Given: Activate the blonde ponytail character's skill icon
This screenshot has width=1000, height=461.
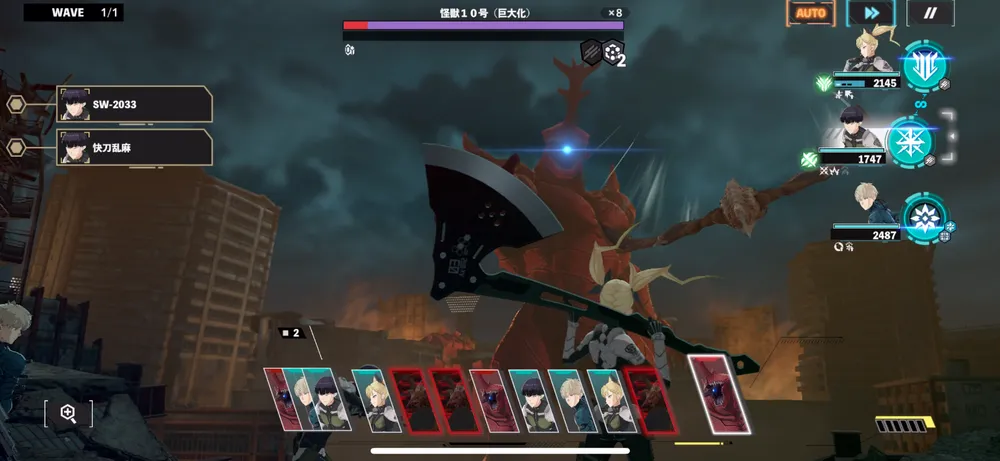Looking at the screenshot, I should 924,64.
